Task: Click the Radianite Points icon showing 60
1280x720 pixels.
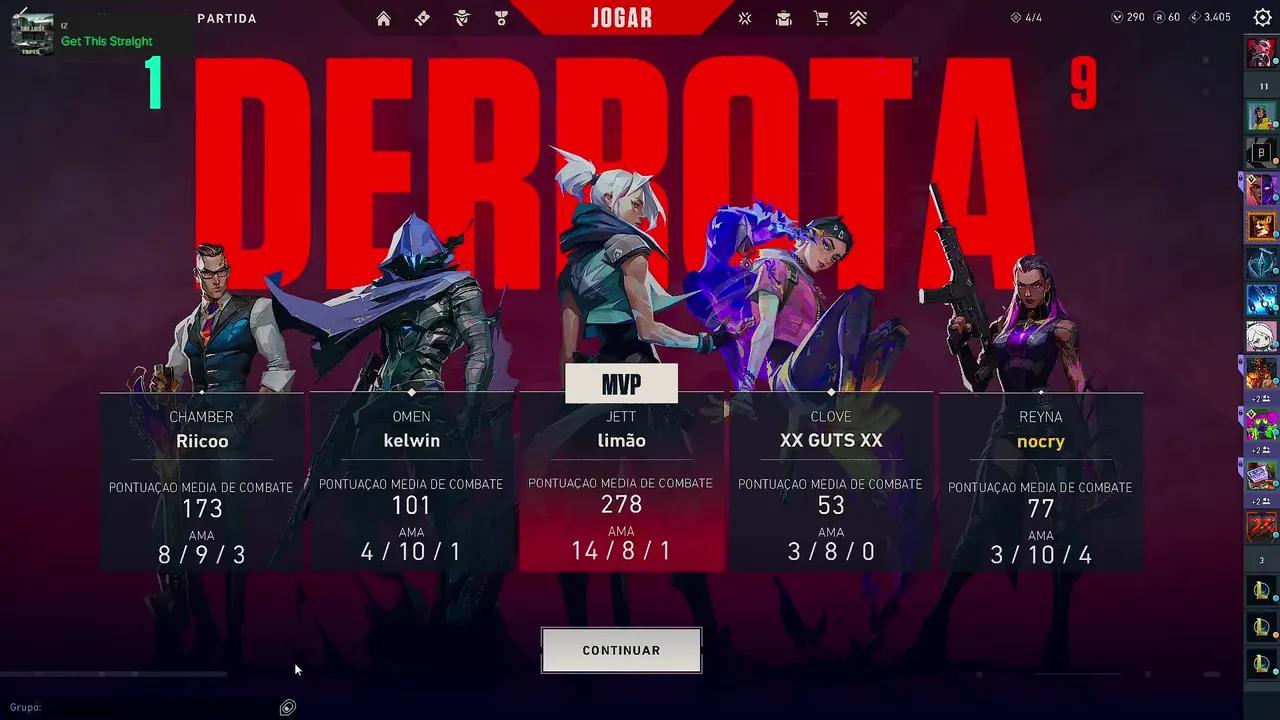Action: [1161, 17]
